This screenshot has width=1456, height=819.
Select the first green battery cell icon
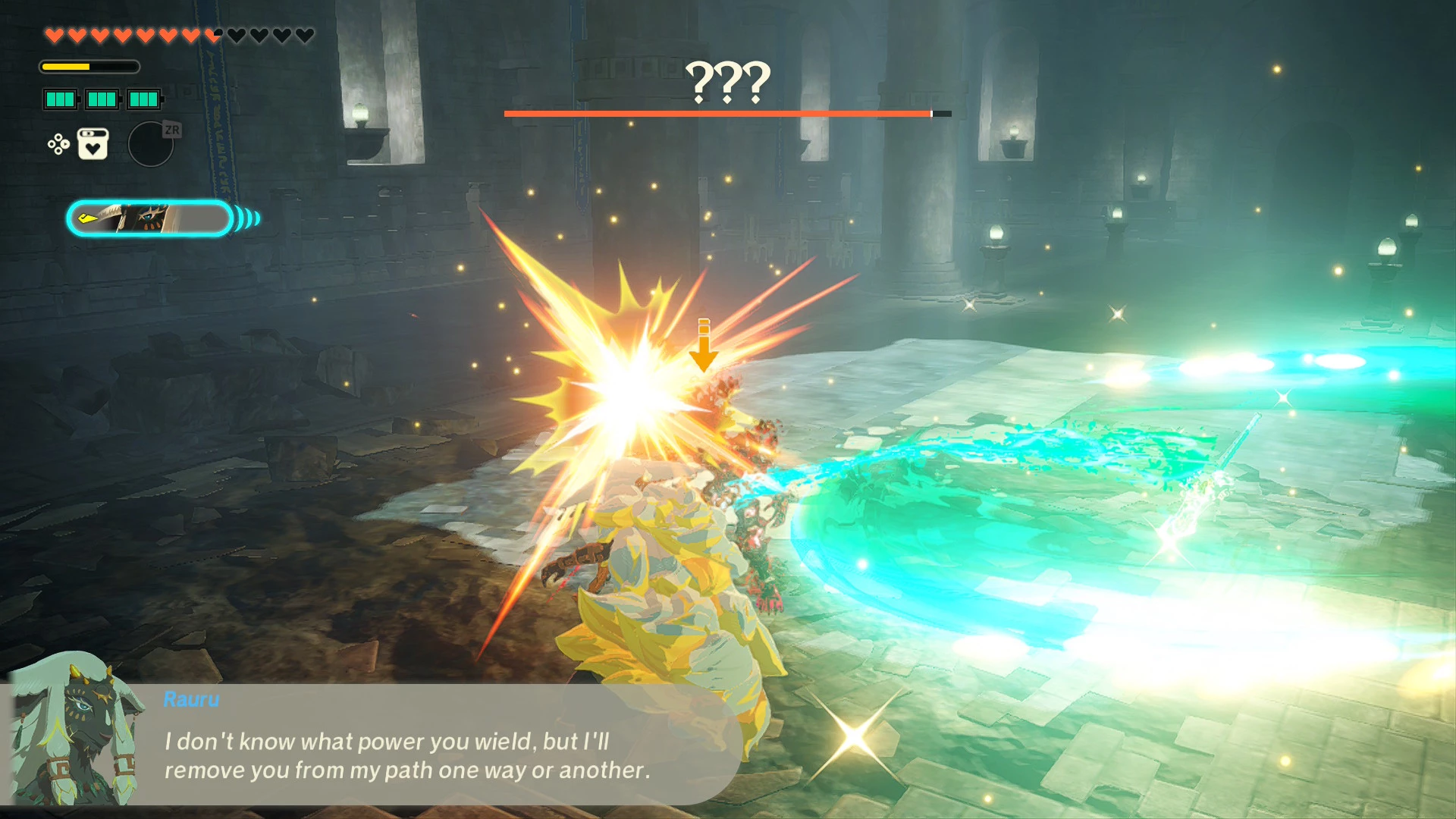[60, 99]
